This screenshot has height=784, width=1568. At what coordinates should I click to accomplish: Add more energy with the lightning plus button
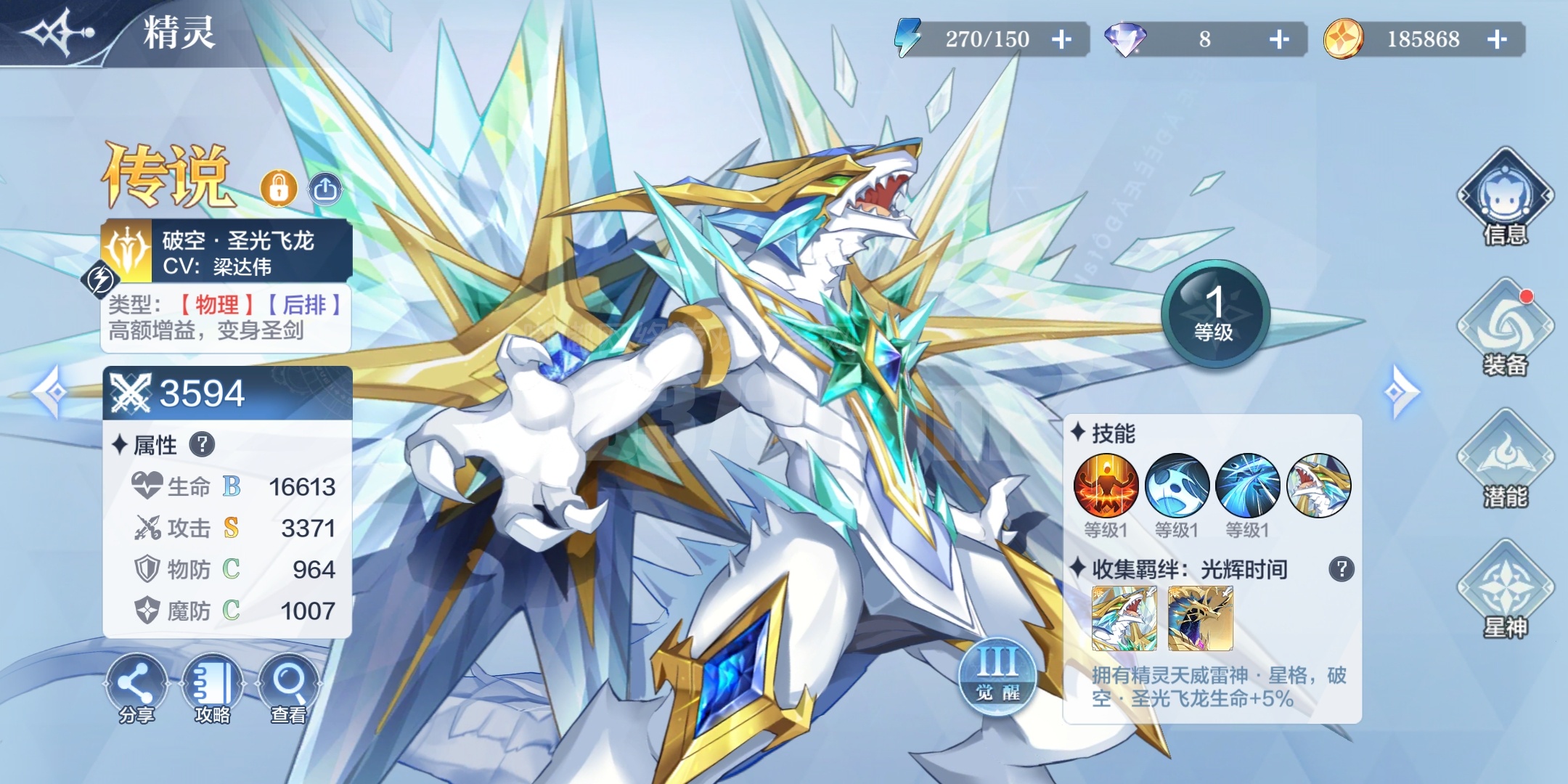click(1061, 39)
